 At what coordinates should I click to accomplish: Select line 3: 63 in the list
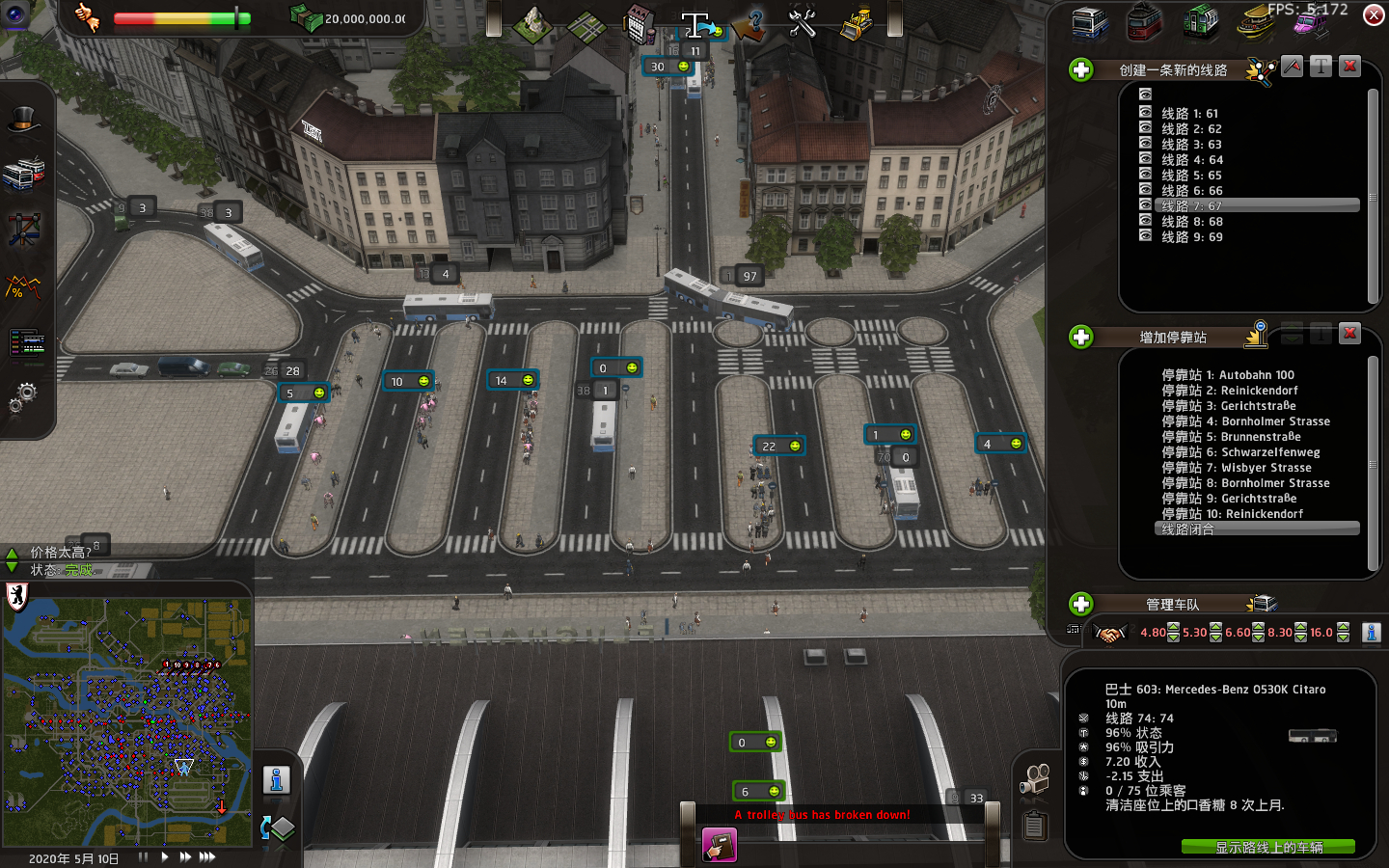[1191, 145]
